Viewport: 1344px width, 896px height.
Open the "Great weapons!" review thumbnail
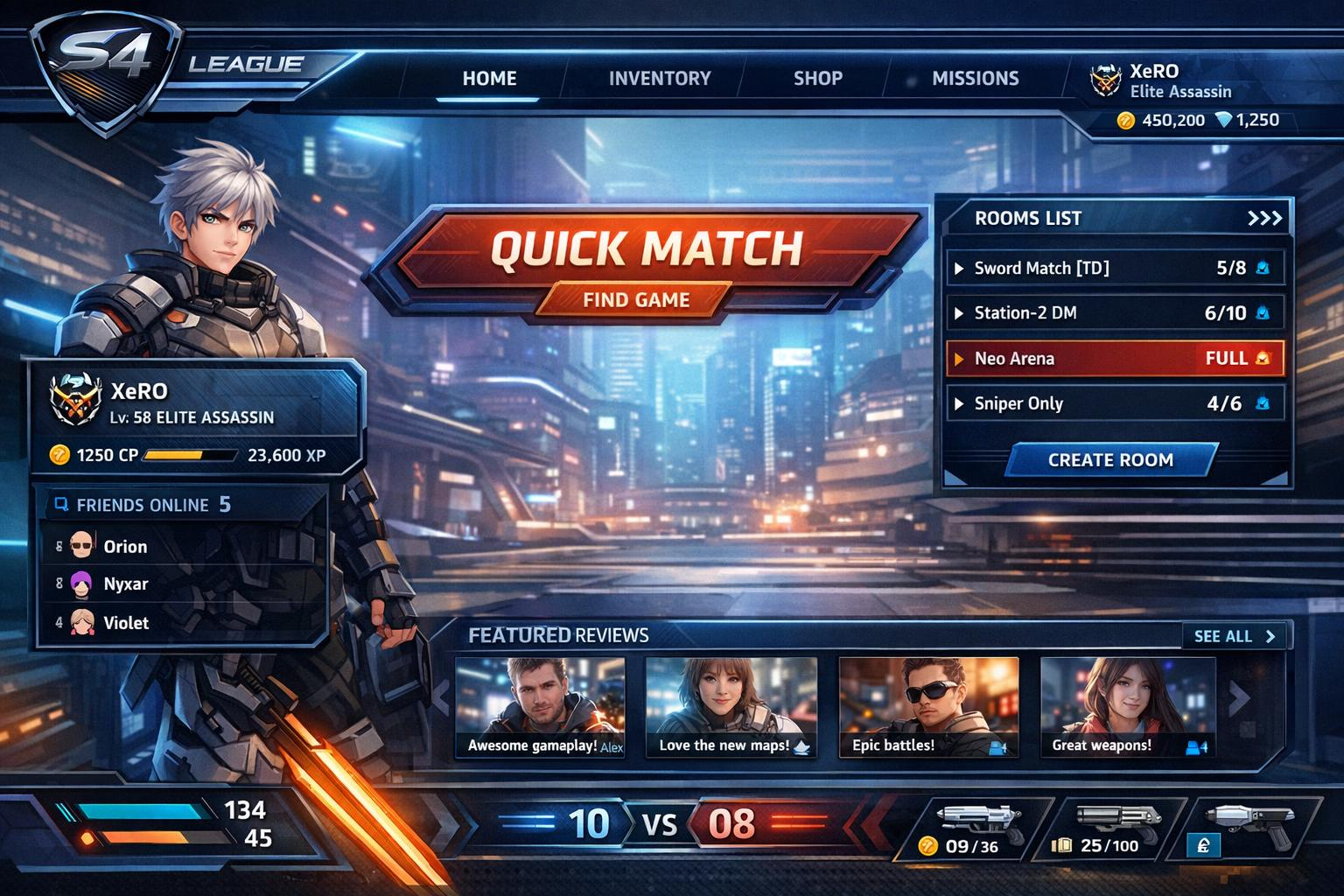click(1127, 707)
